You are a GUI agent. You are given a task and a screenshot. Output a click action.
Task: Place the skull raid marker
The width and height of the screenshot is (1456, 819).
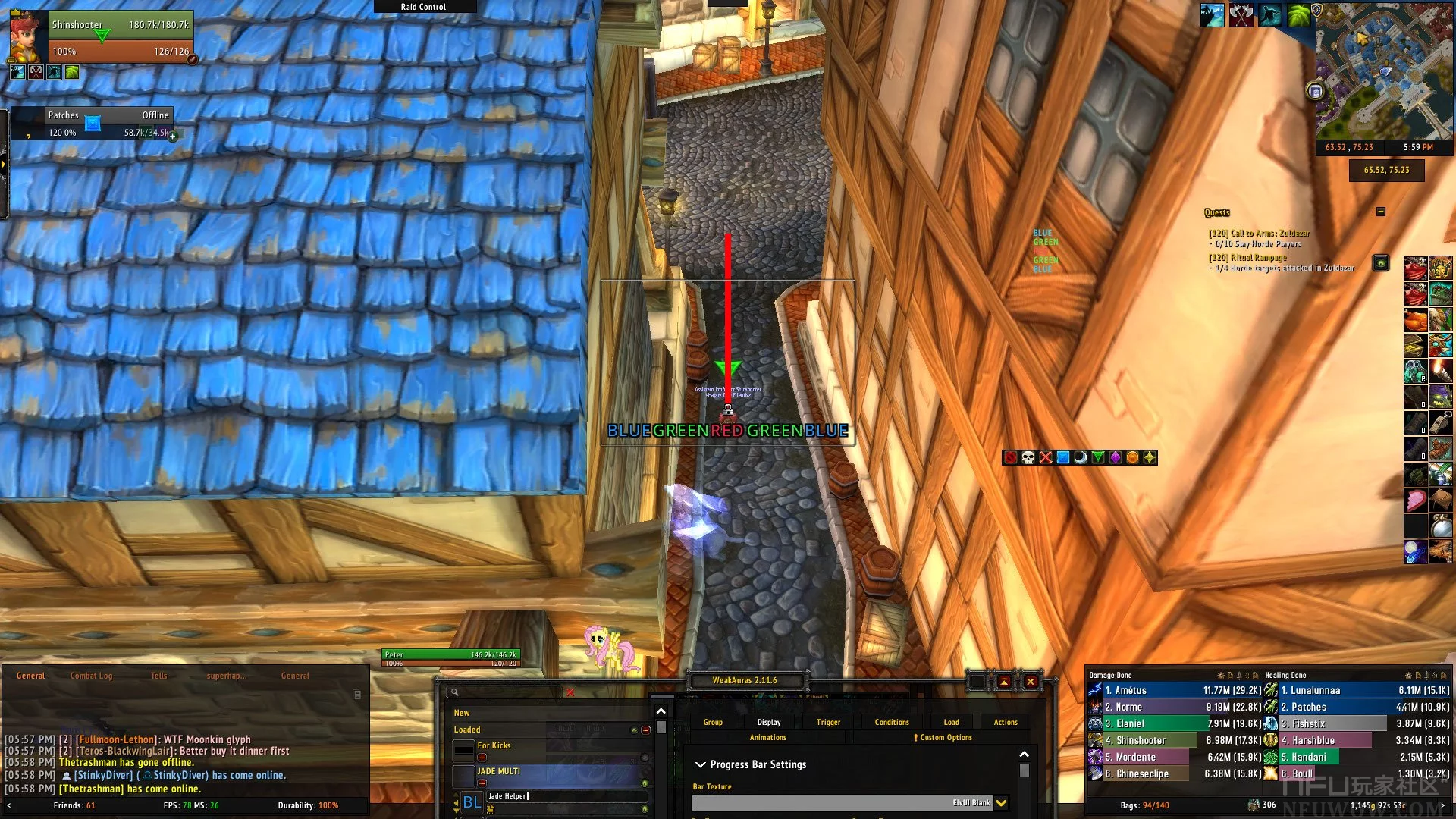1028,457
